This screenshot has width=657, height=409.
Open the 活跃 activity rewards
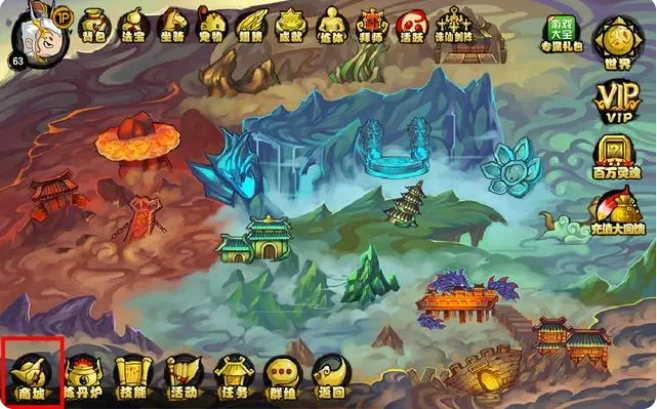[x=409, y=24]
